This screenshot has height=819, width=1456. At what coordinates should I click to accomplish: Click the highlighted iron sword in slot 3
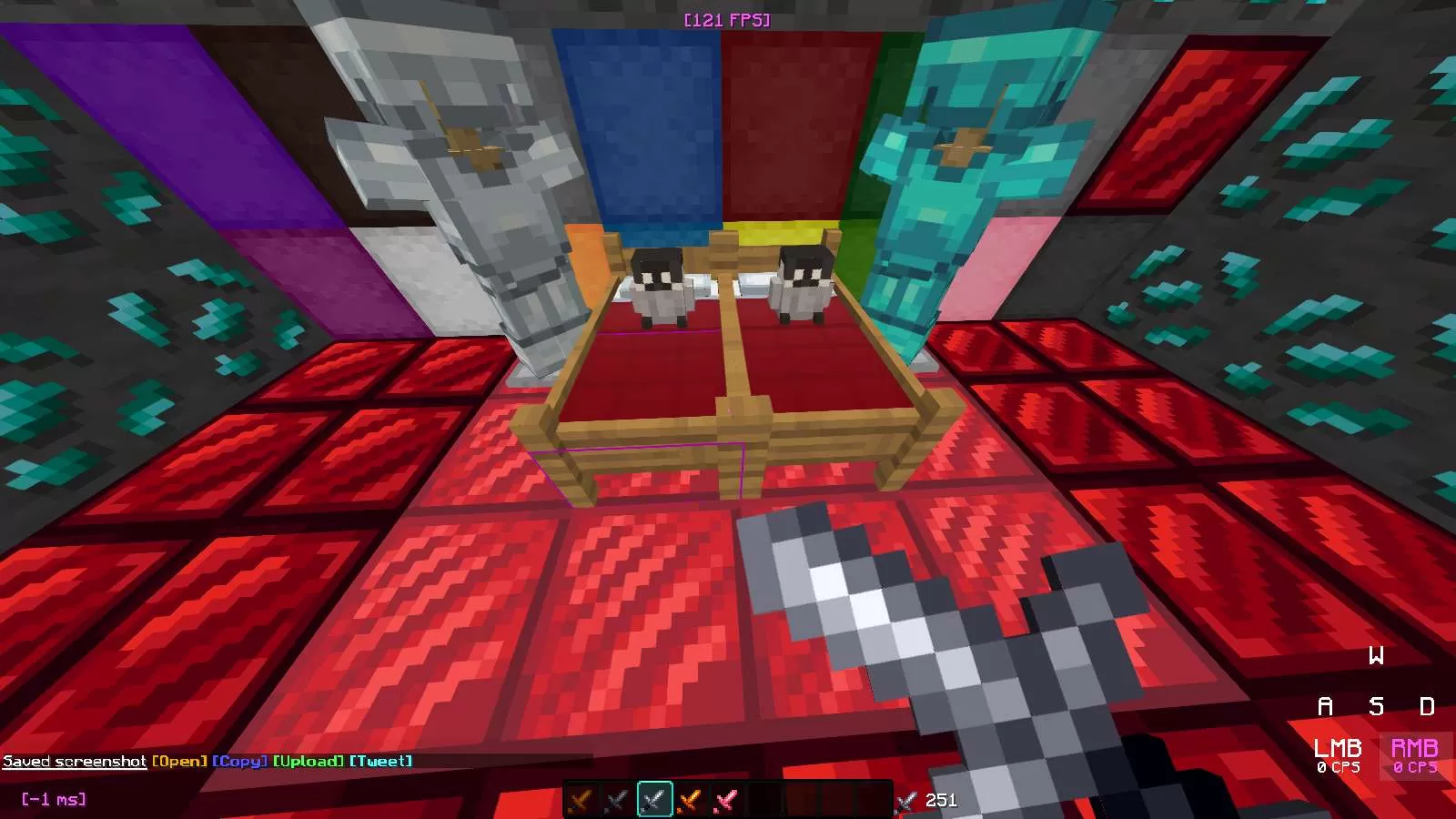pos(653,801)
